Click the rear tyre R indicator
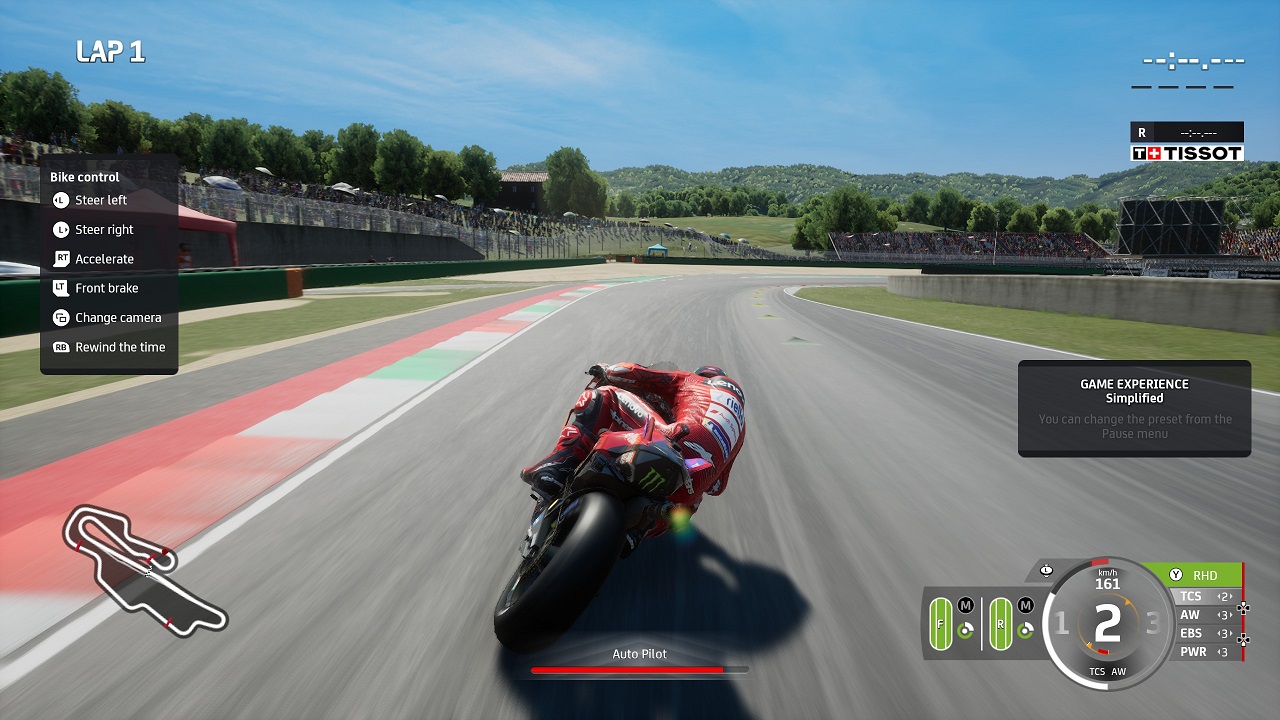The image size is (1280, 720). pyautogui.click(x=999, y=624)
